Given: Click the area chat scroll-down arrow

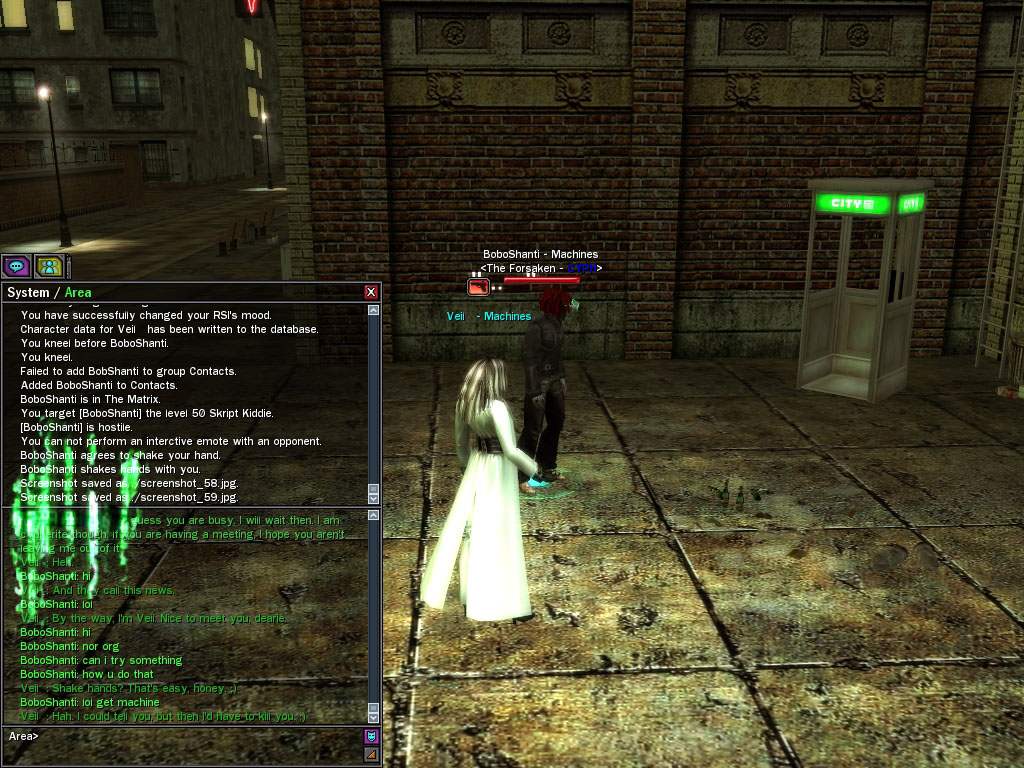Looking at the screenshot, I should 374,717.
